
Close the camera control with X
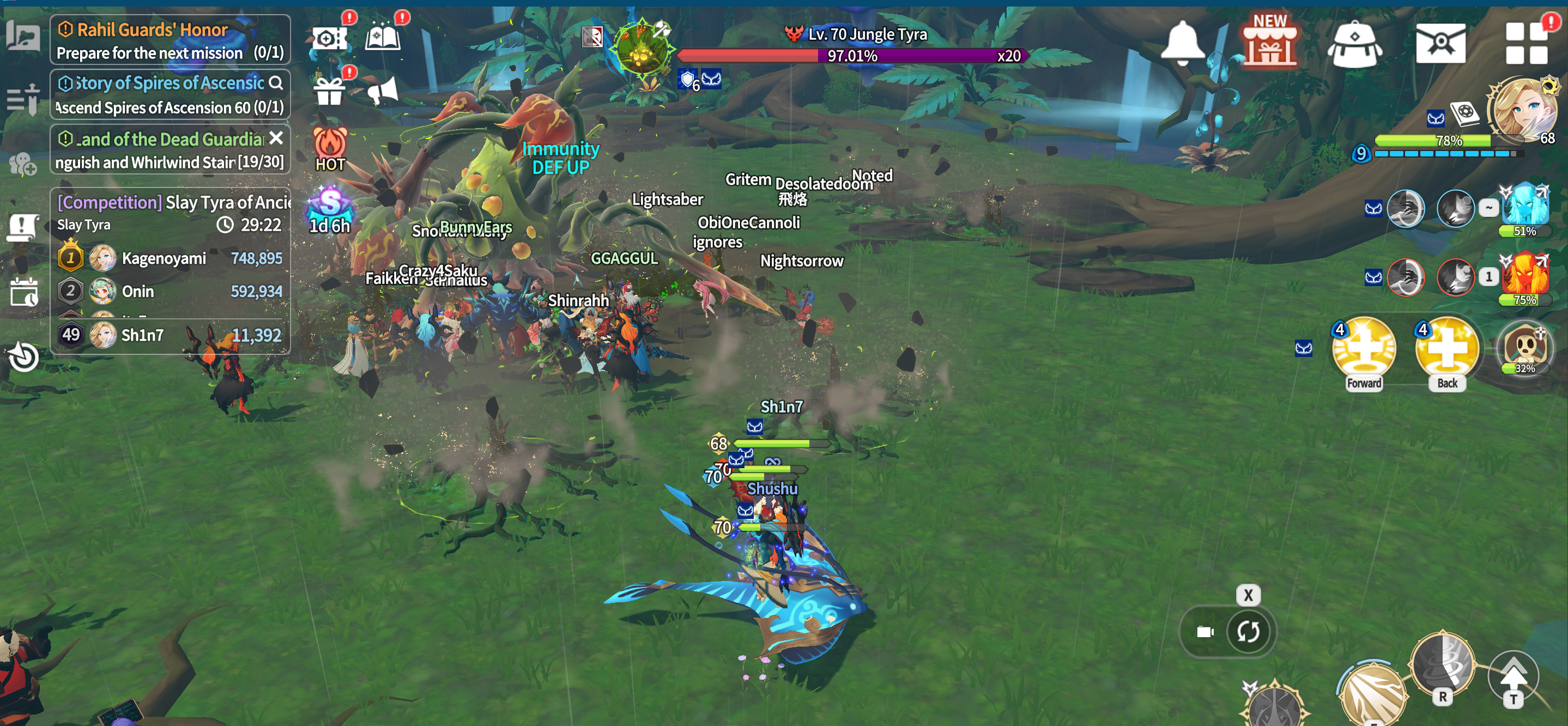click(1248, 595)
